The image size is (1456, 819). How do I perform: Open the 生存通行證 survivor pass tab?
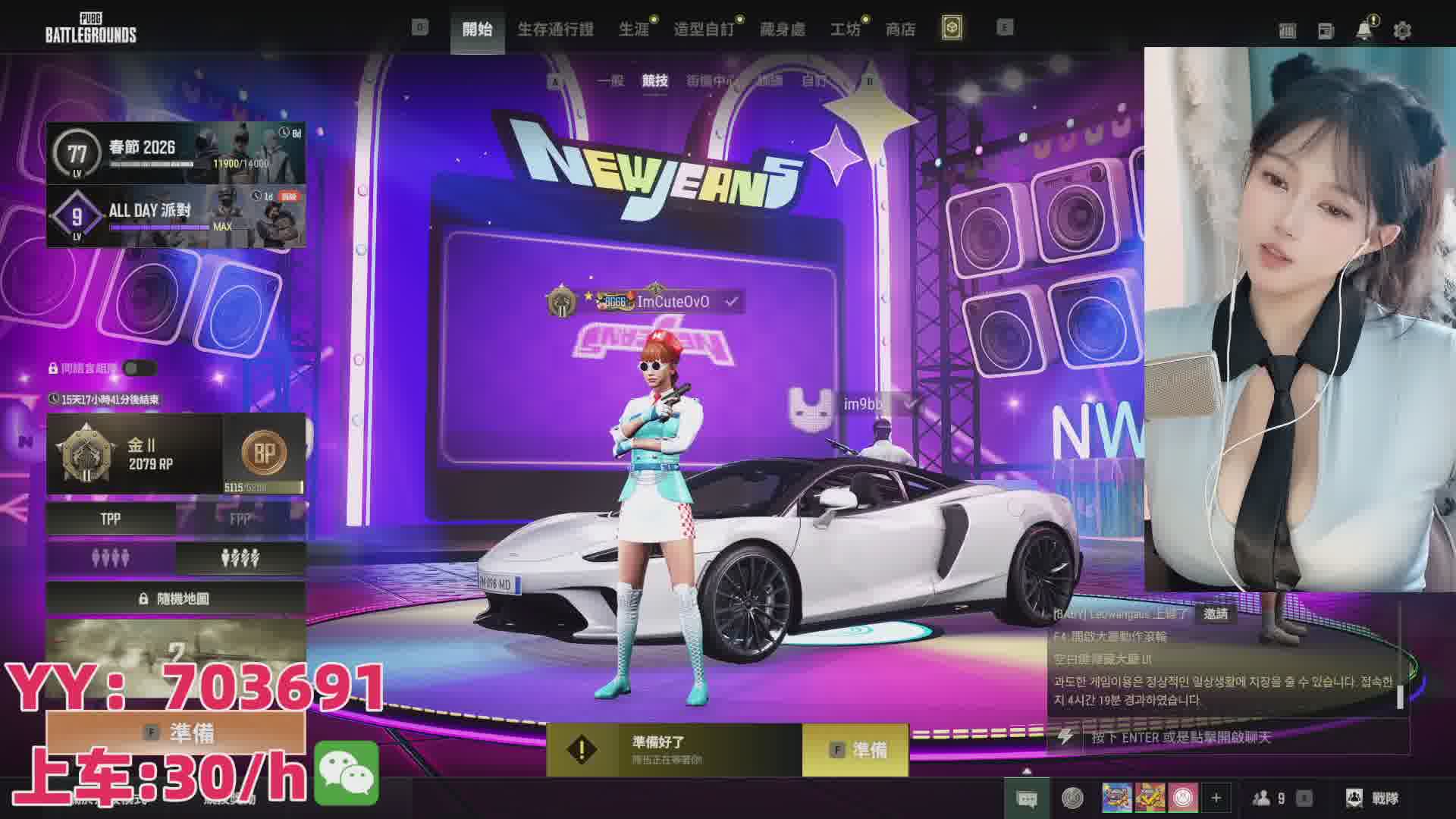tap(555, 29)
